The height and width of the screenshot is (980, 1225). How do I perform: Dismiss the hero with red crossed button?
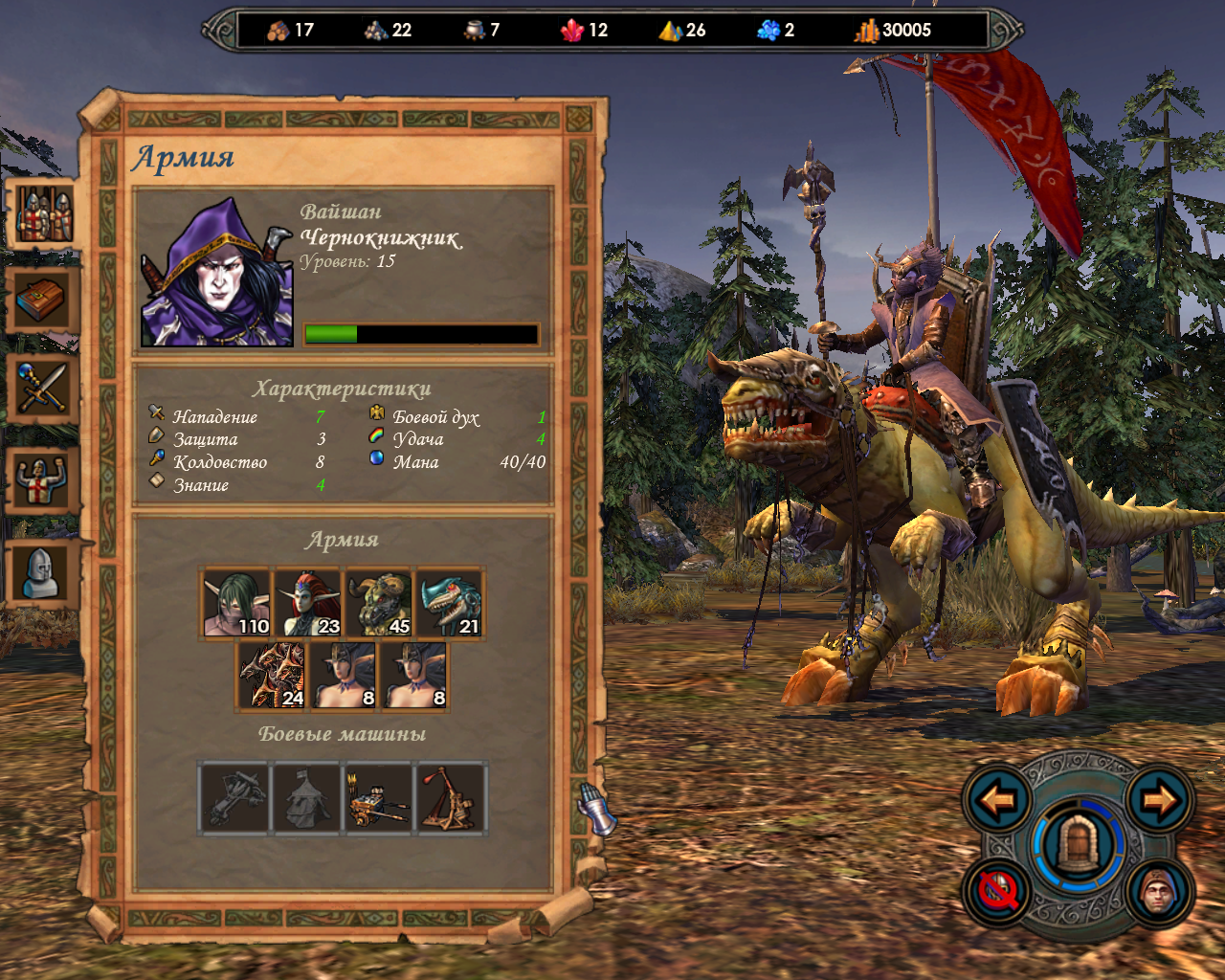(x=997, y=892)
